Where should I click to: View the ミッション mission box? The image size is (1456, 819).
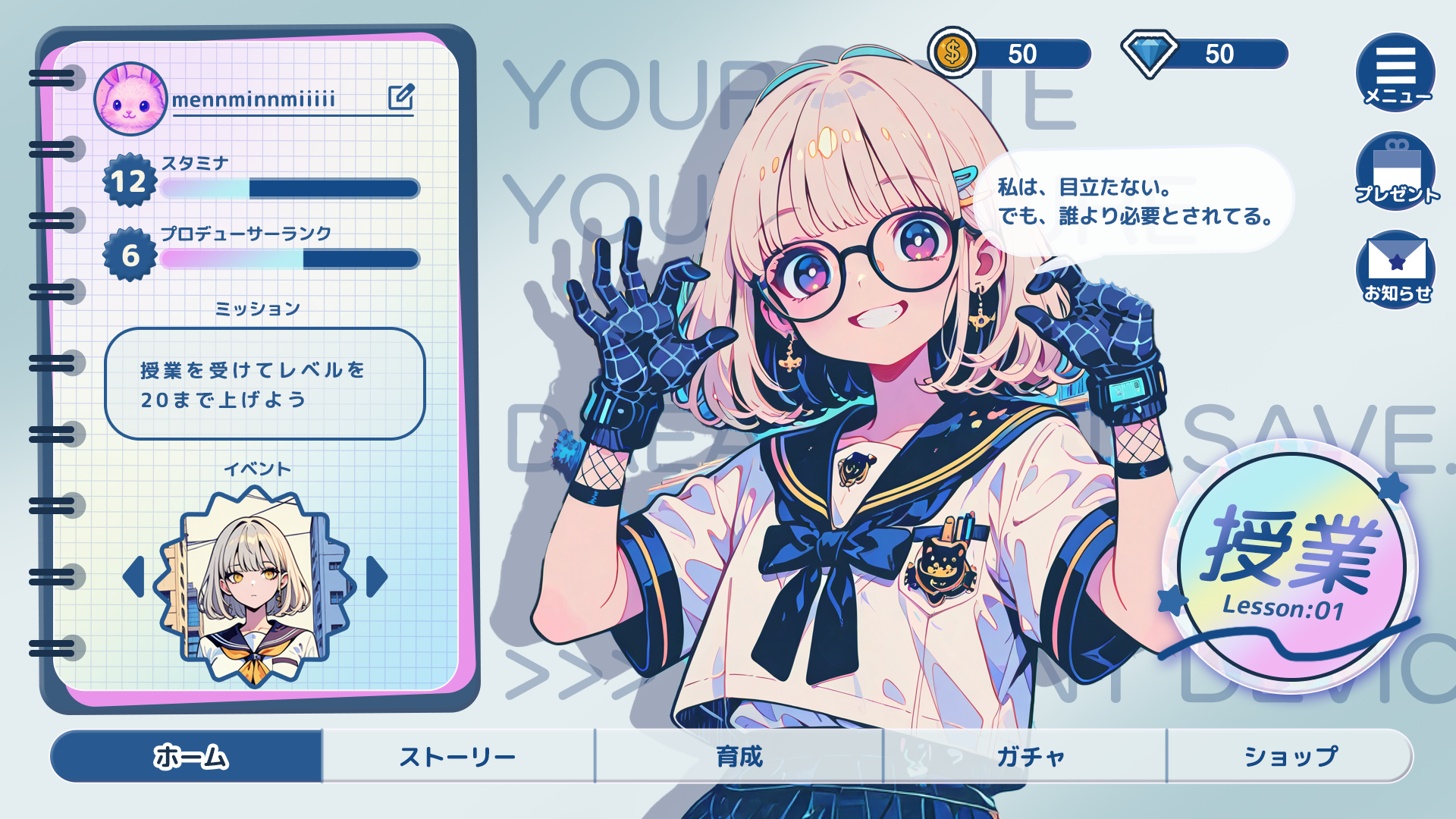coord(265,384)
